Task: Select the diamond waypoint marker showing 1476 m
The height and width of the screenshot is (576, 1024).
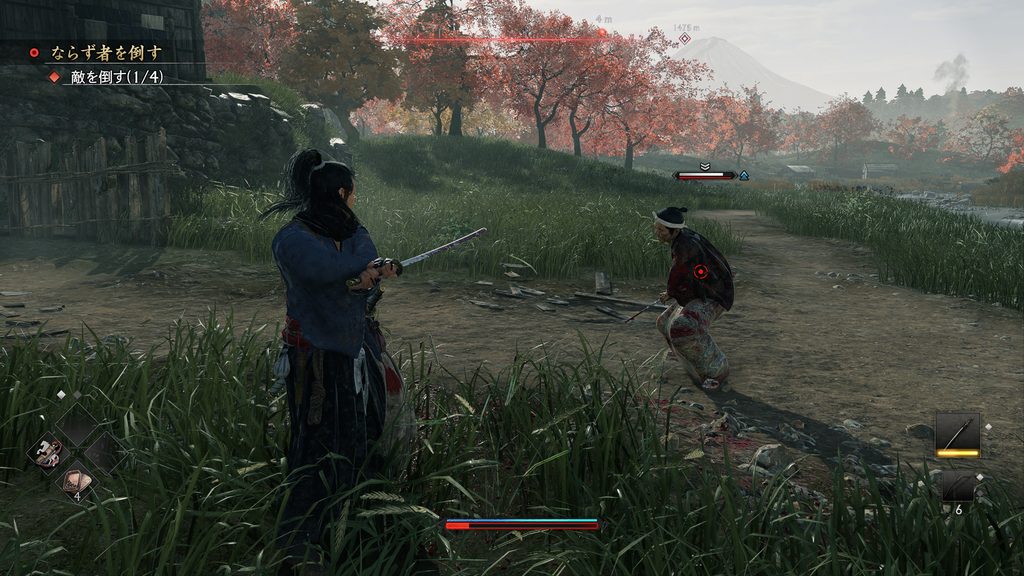Action: 685,39
